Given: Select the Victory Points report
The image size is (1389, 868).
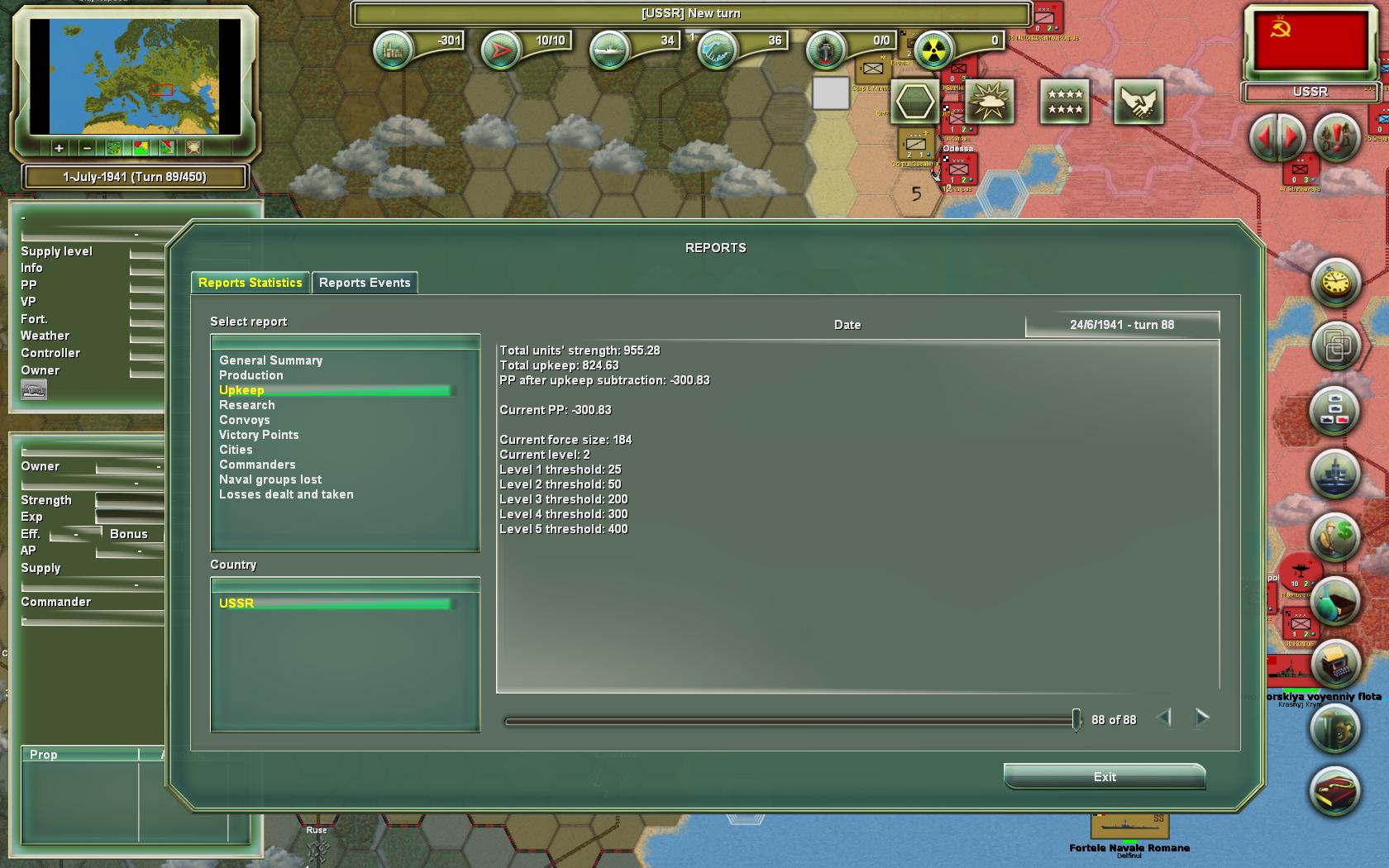Looking at the screenshot, I should click(x=259, y=435).
